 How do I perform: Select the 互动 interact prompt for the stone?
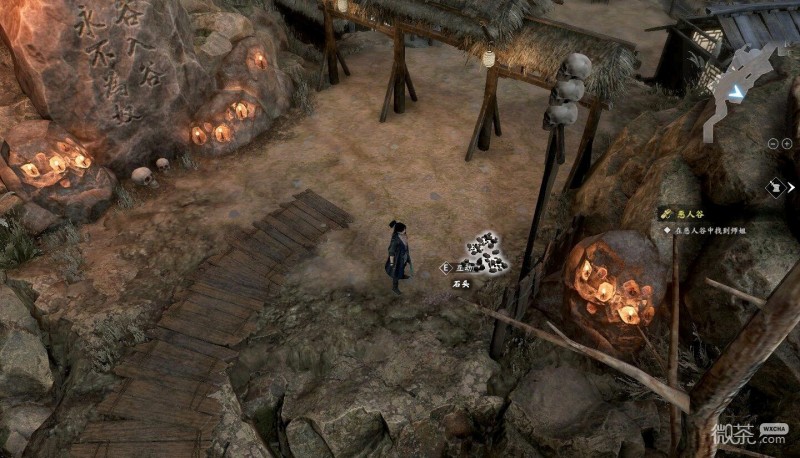(457, 268)
